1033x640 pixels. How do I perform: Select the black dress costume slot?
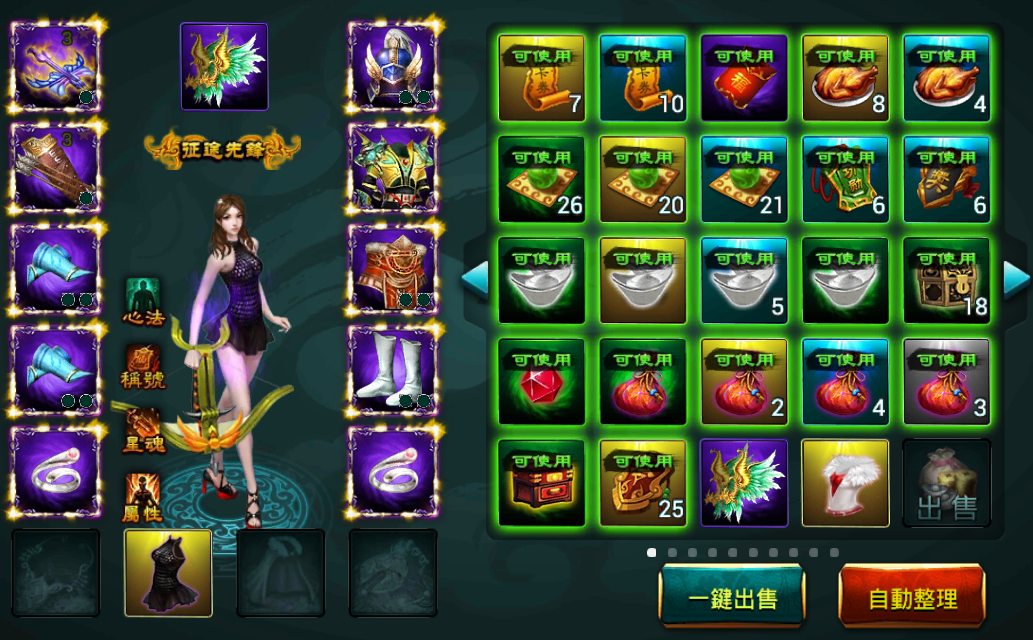point(168,573)
